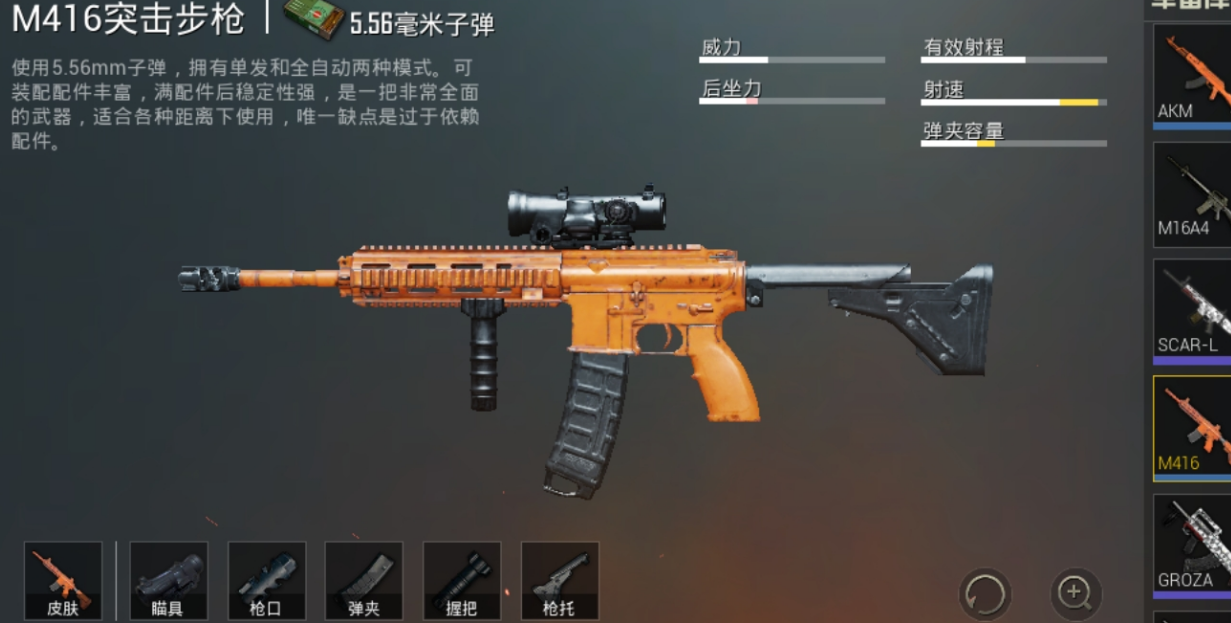Open the GROZA weapon entry
Image resolution: width=1231 pixels, height=623 pixels.
pyautogui.click(x=1192, y=546)
